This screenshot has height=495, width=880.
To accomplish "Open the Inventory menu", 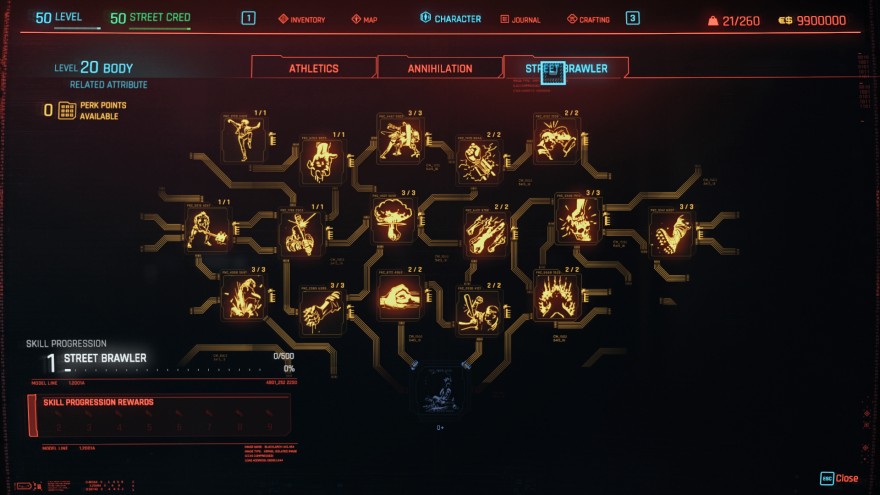I will pyautogui.click(x=302, y=19).
